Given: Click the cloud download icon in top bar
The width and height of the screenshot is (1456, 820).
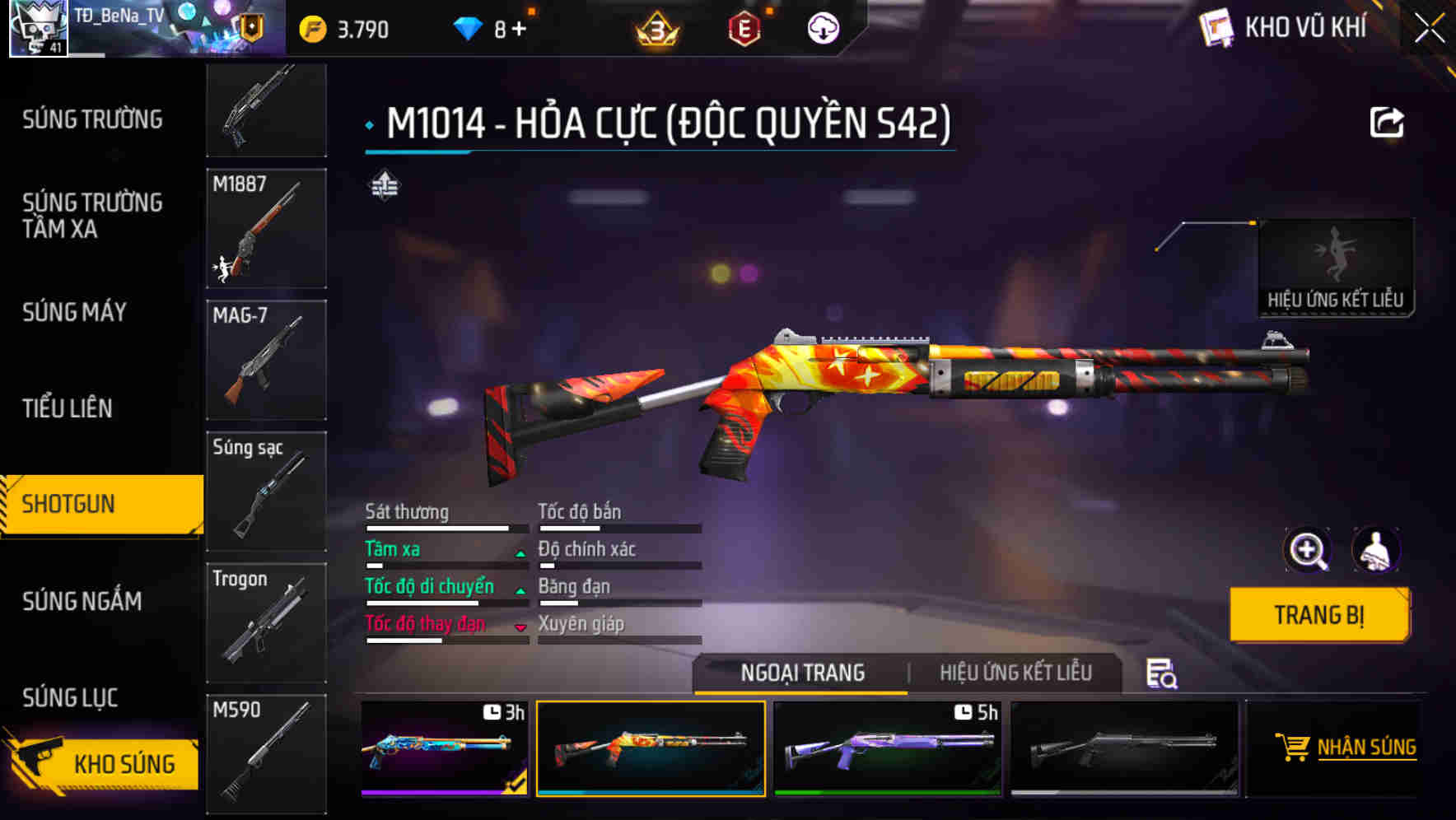Looking at the screenshot, I should point(821,26).
